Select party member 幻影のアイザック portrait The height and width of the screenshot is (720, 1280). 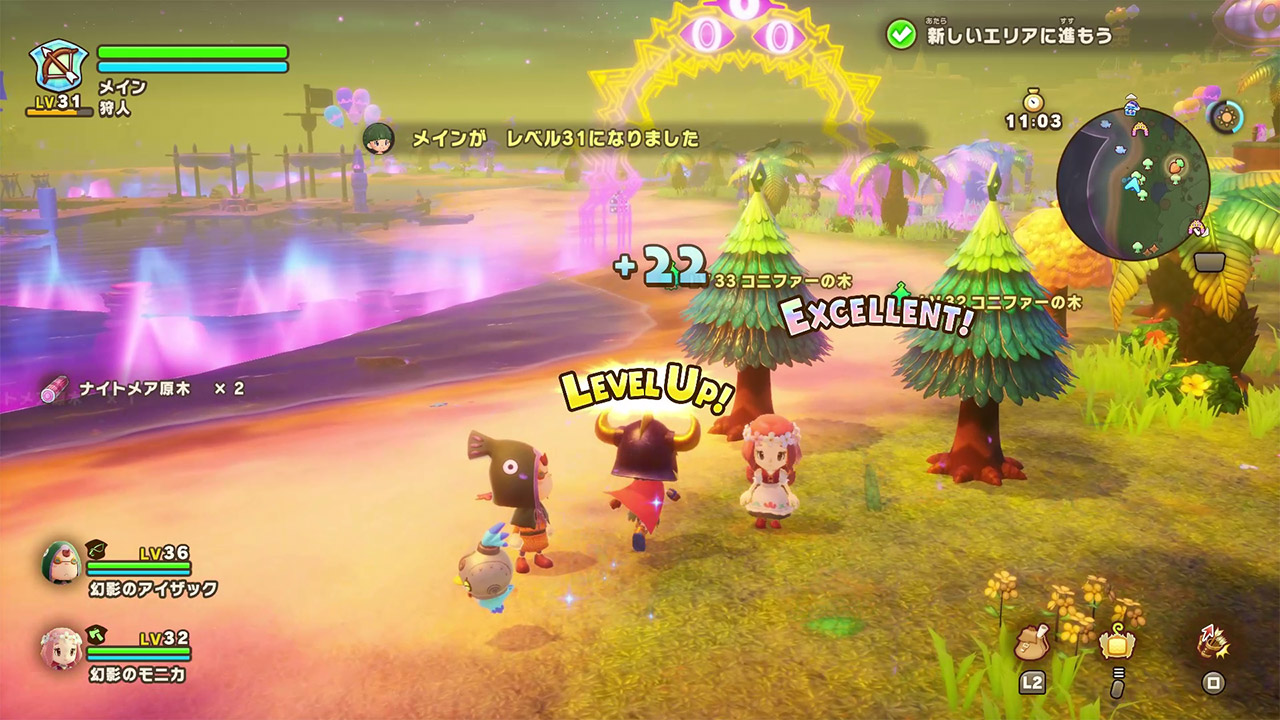[60, 563]
